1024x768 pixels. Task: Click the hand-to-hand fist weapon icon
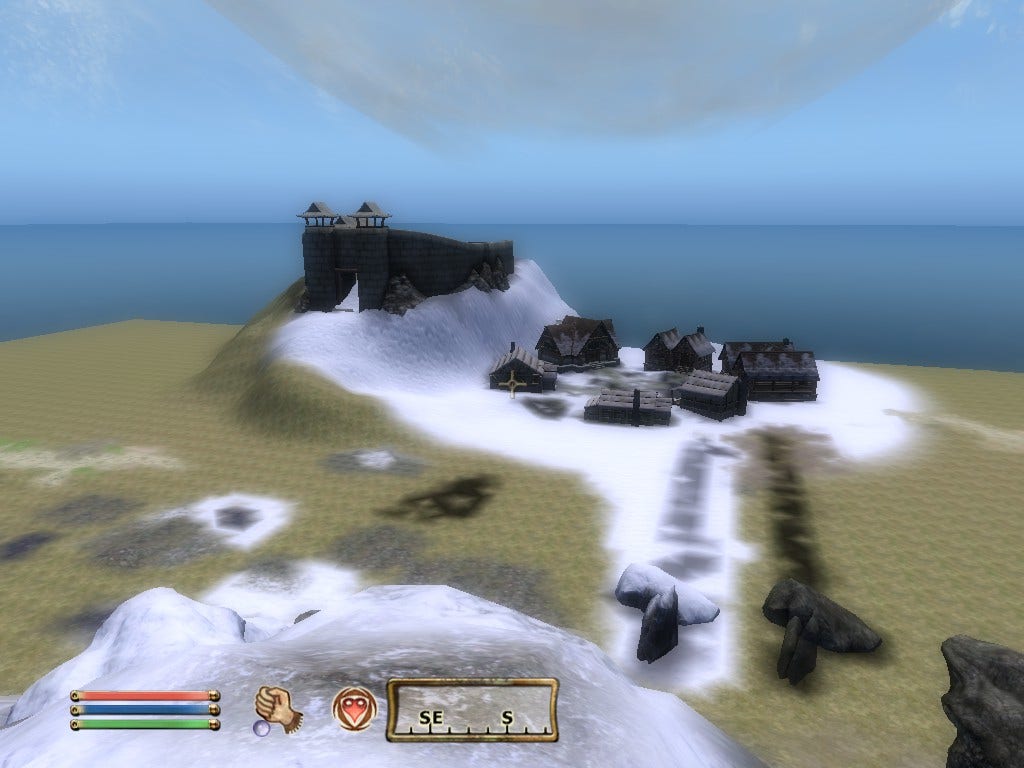(x=279, y=709)
